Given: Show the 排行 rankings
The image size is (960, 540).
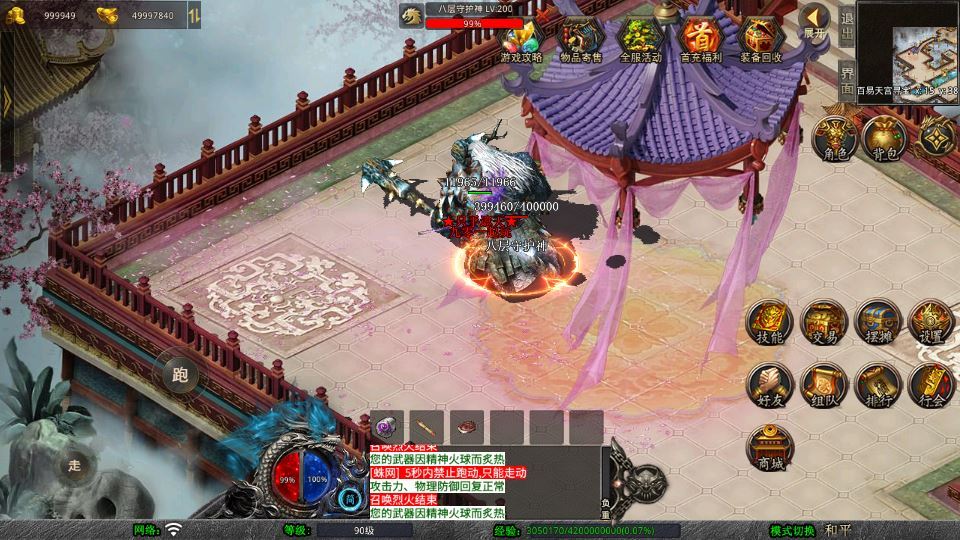Looking at the screenshot, I should pos(878,385).
